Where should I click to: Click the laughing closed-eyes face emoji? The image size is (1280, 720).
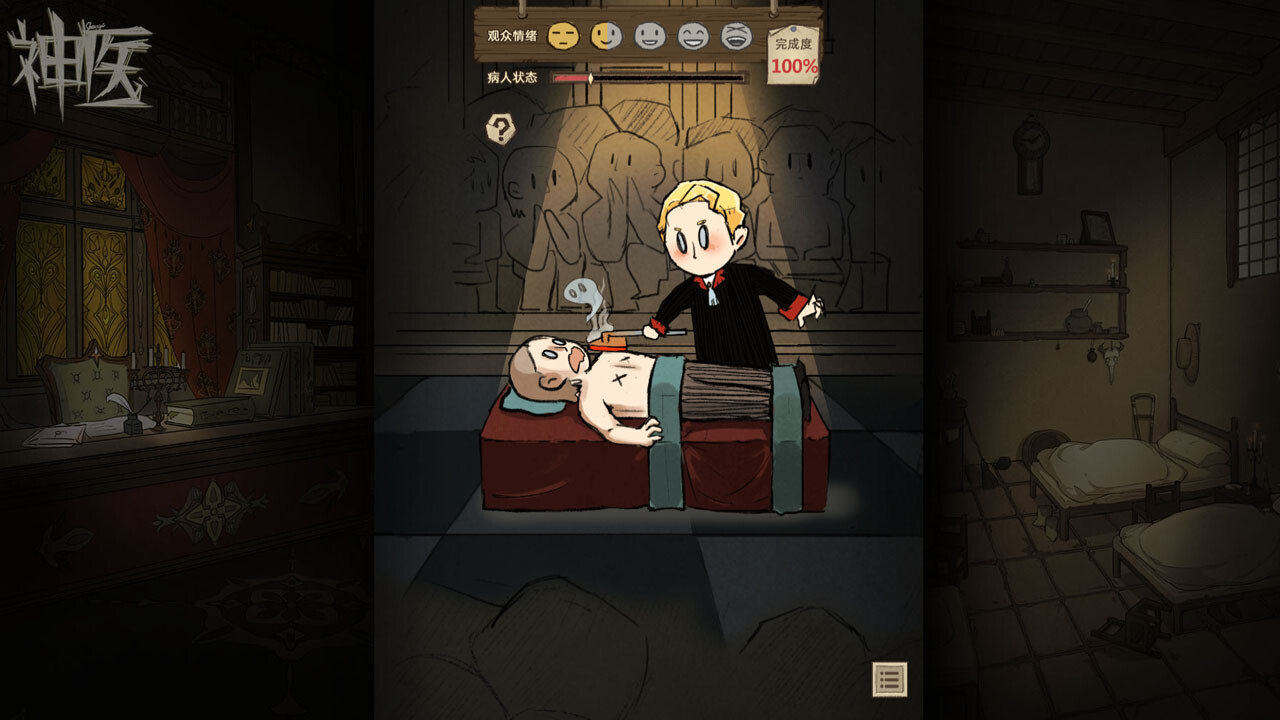tap(694, 35)
